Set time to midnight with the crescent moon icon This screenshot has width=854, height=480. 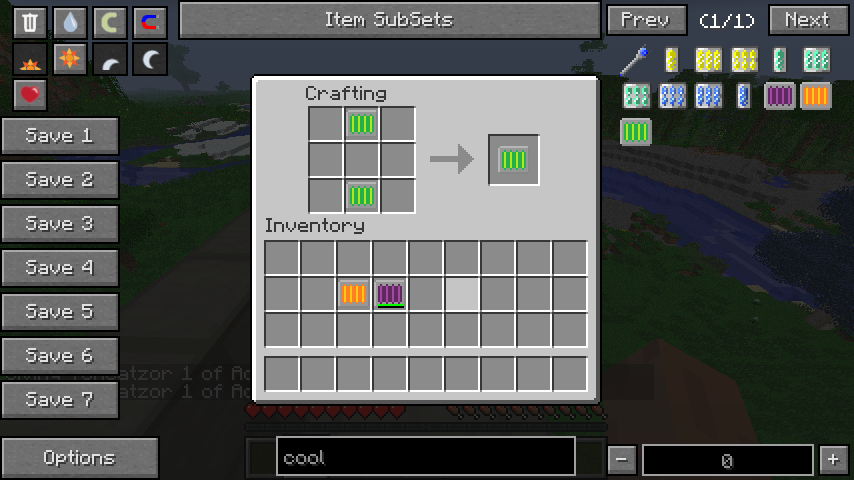tap(149, 60)
